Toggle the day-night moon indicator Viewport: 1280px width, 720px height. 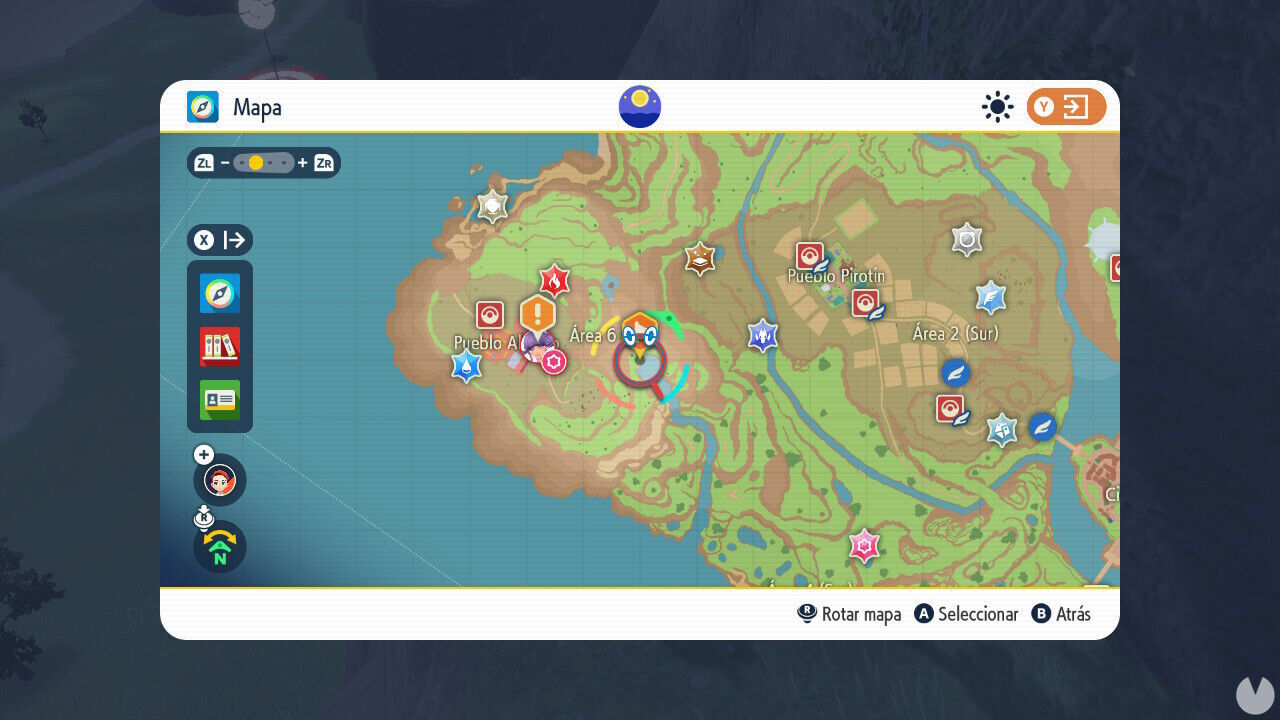pos(639,106)
